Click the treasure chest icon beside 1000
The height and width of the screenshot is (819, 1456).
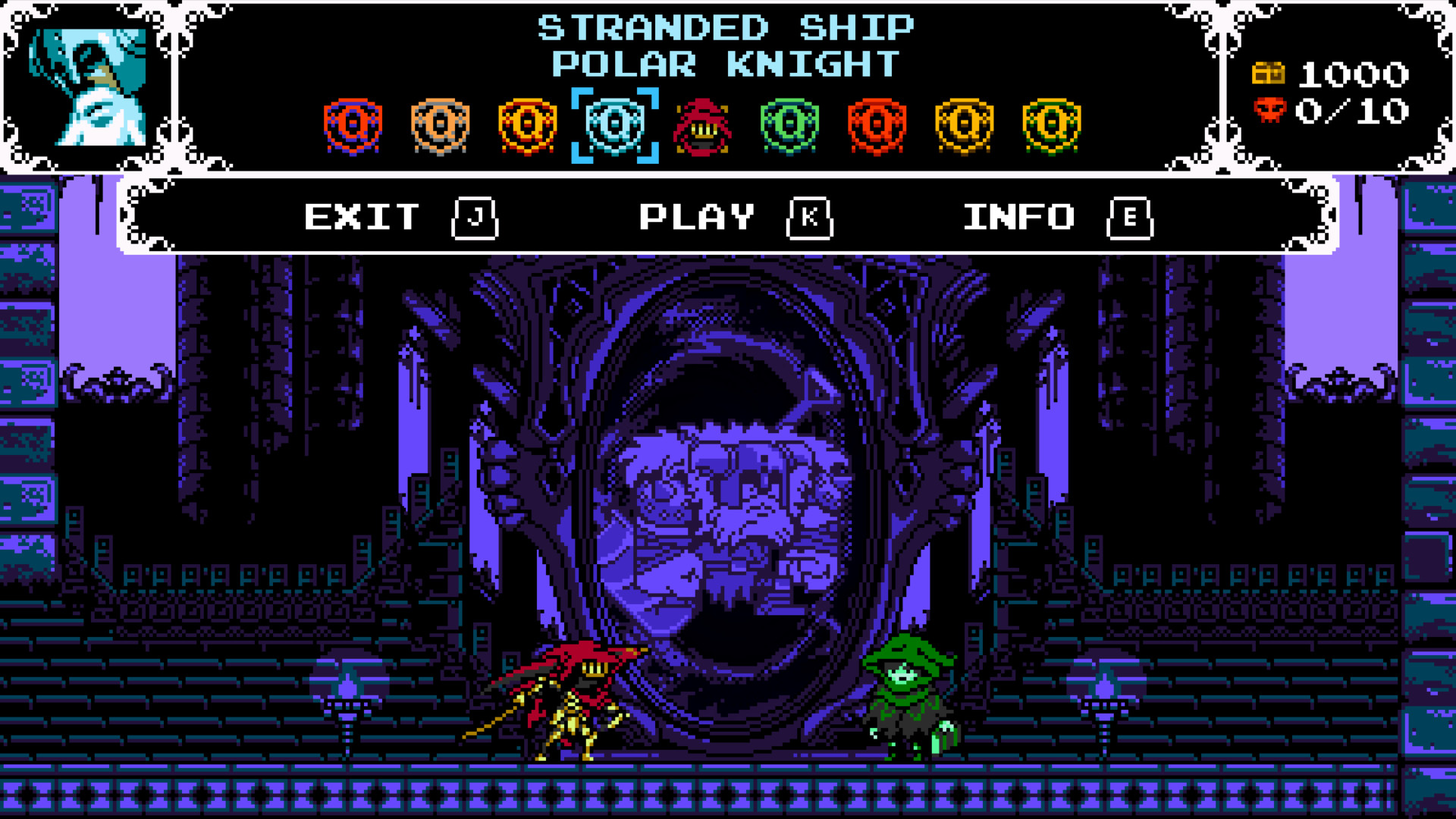click(1267, 74)
